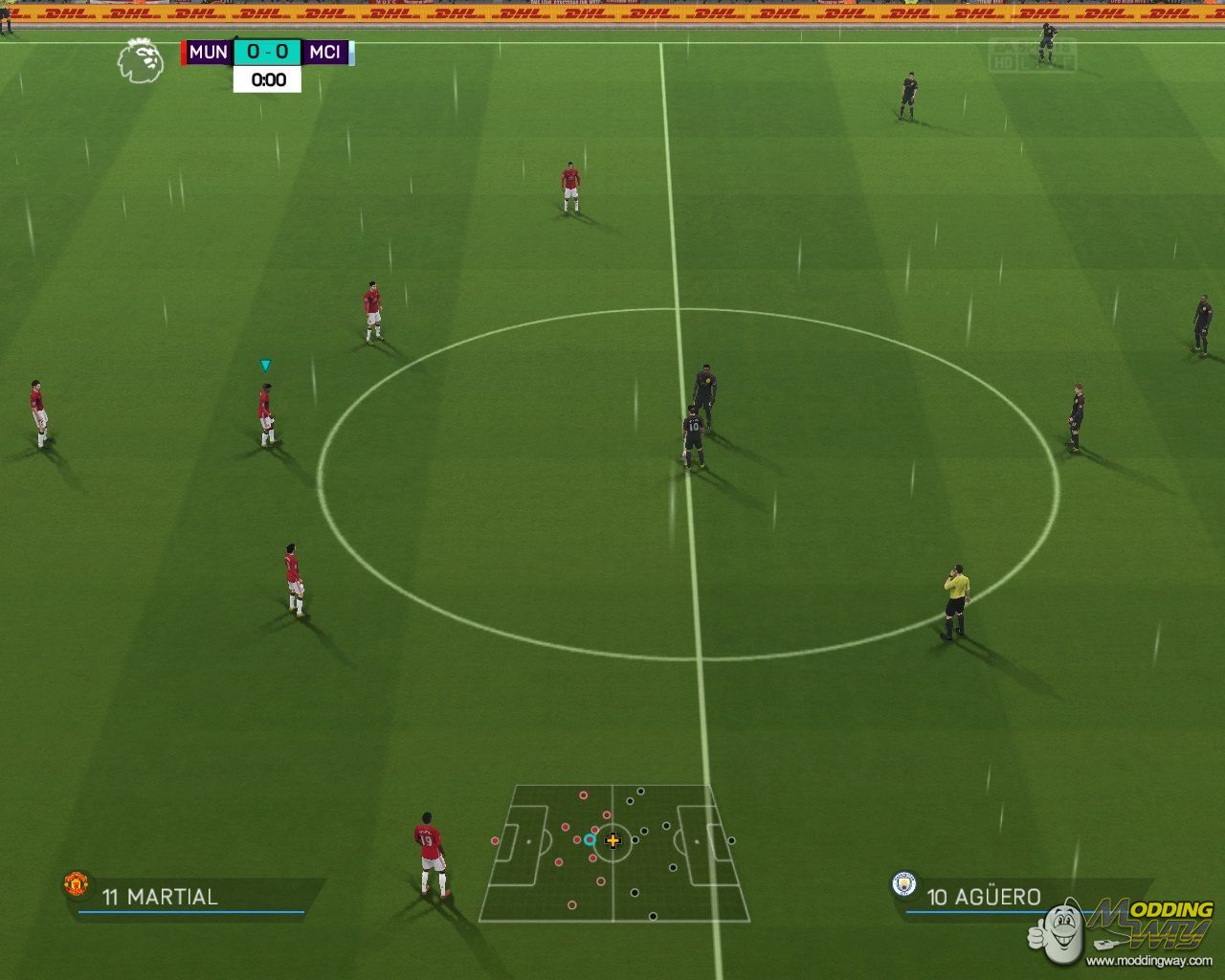Click the pitch radar minimap

tap(613, 853)
